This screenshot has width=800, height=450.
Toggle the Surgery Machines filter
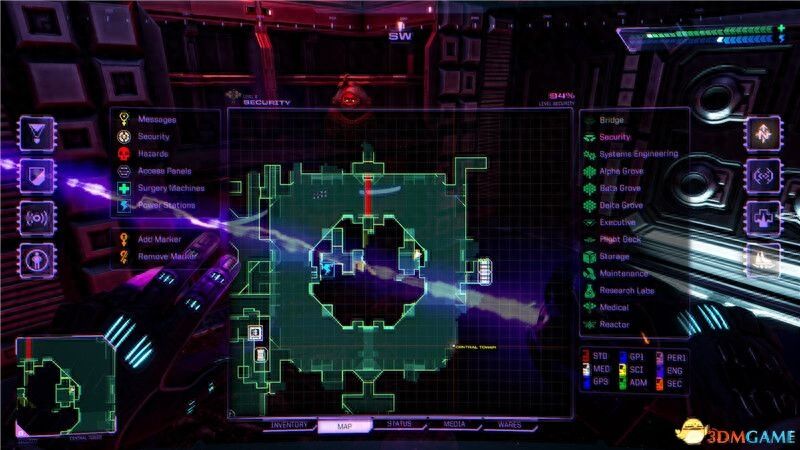tap(170, 188)
